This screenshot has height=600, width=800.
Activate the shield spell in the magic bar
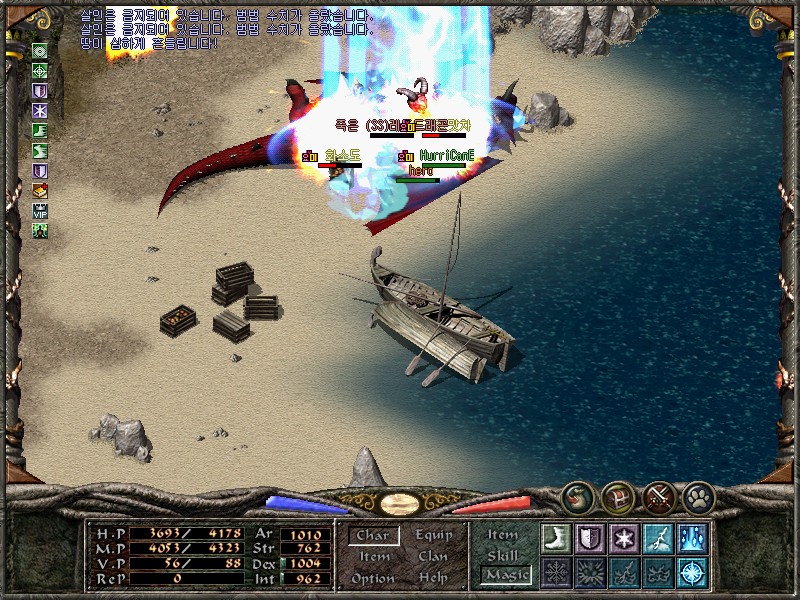(x=590, y=538)
